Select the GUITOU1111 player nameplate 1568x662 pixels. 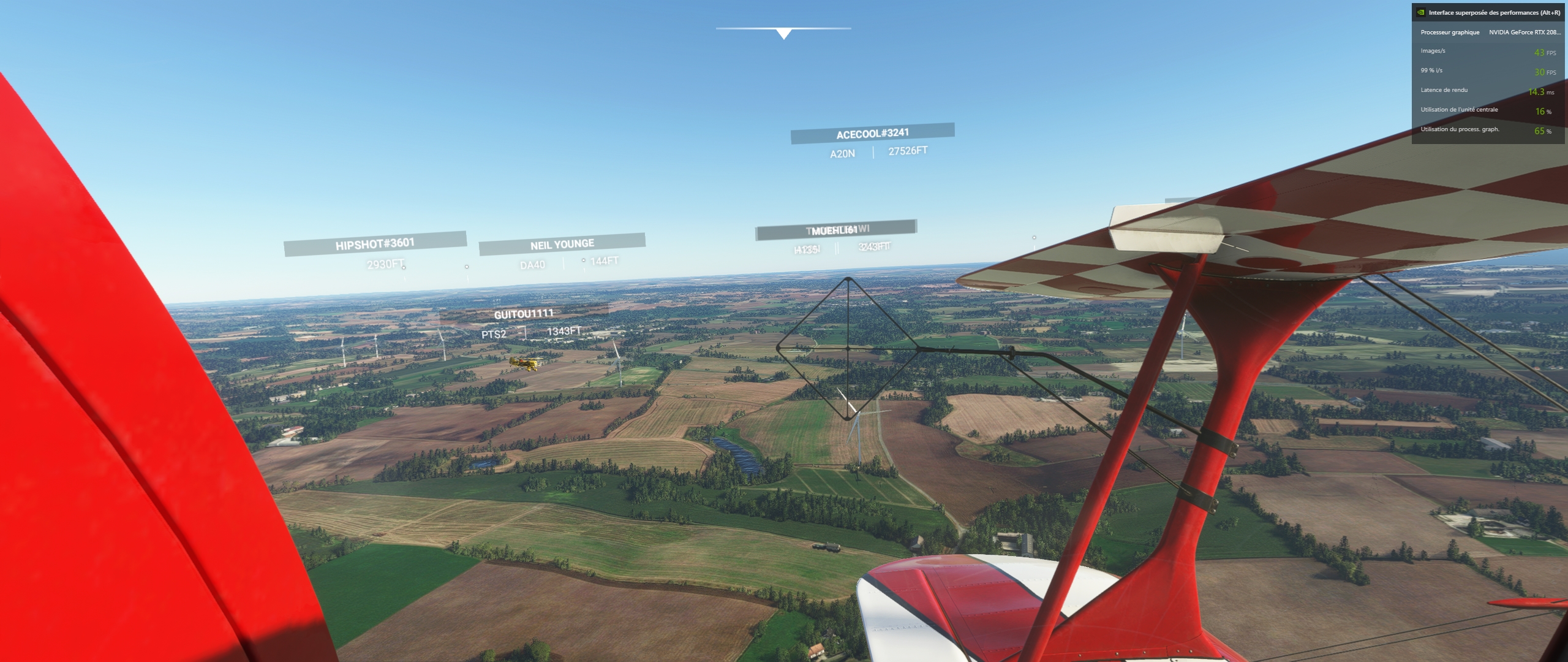524,314
